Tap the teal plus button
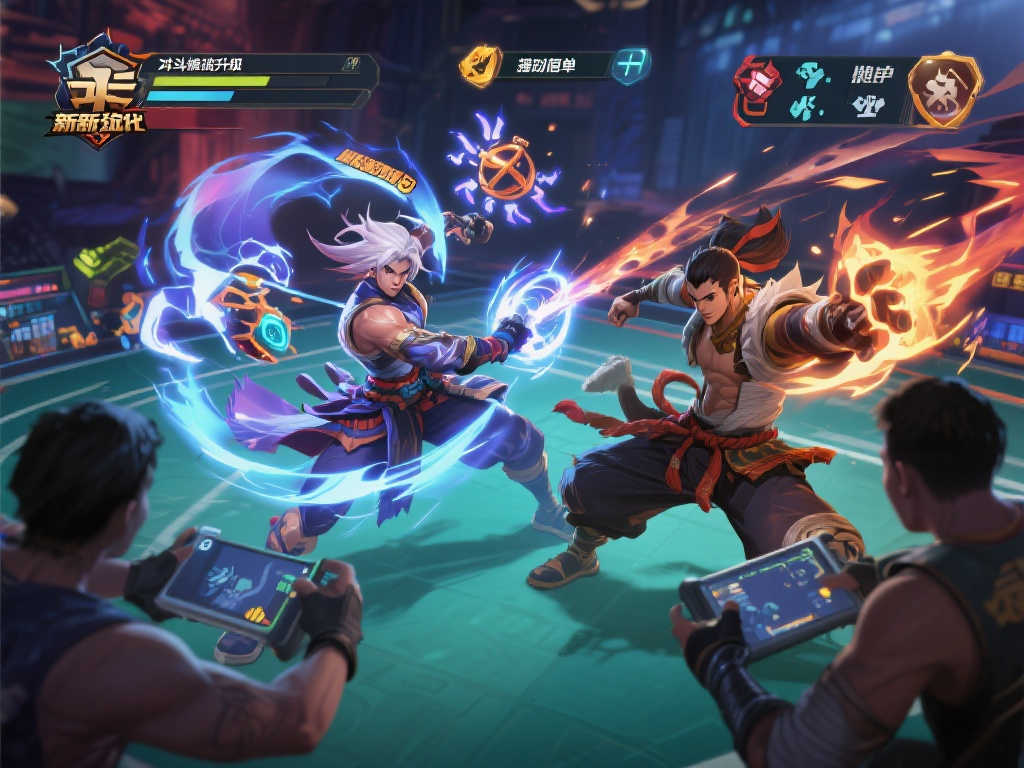This screenshot has width=1024, height=768. [631, 66]
